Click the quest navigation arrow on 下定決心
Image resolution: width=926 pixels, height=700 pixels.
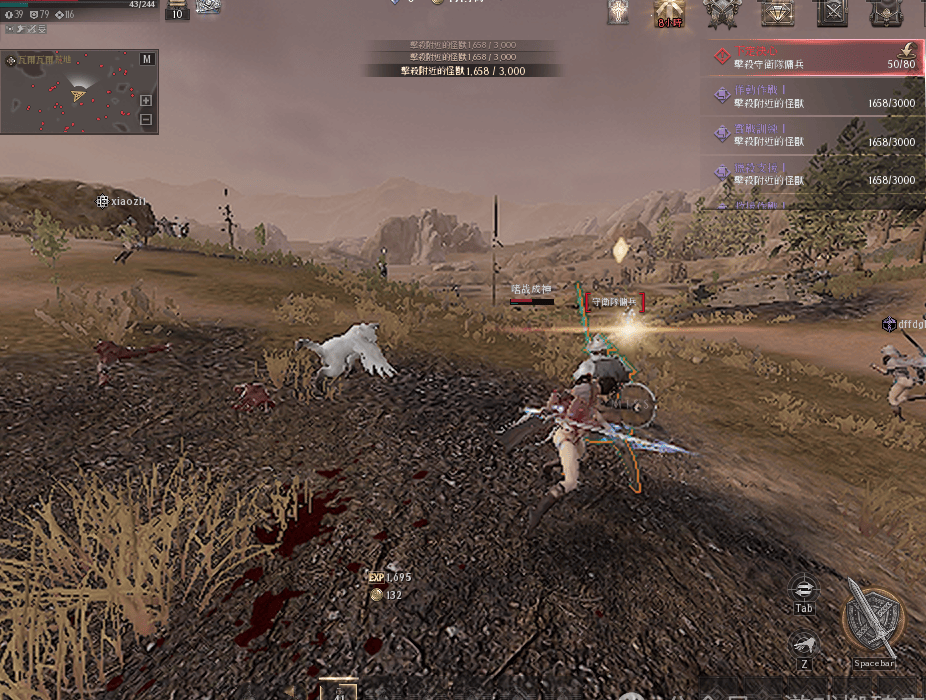coord(908,49)
